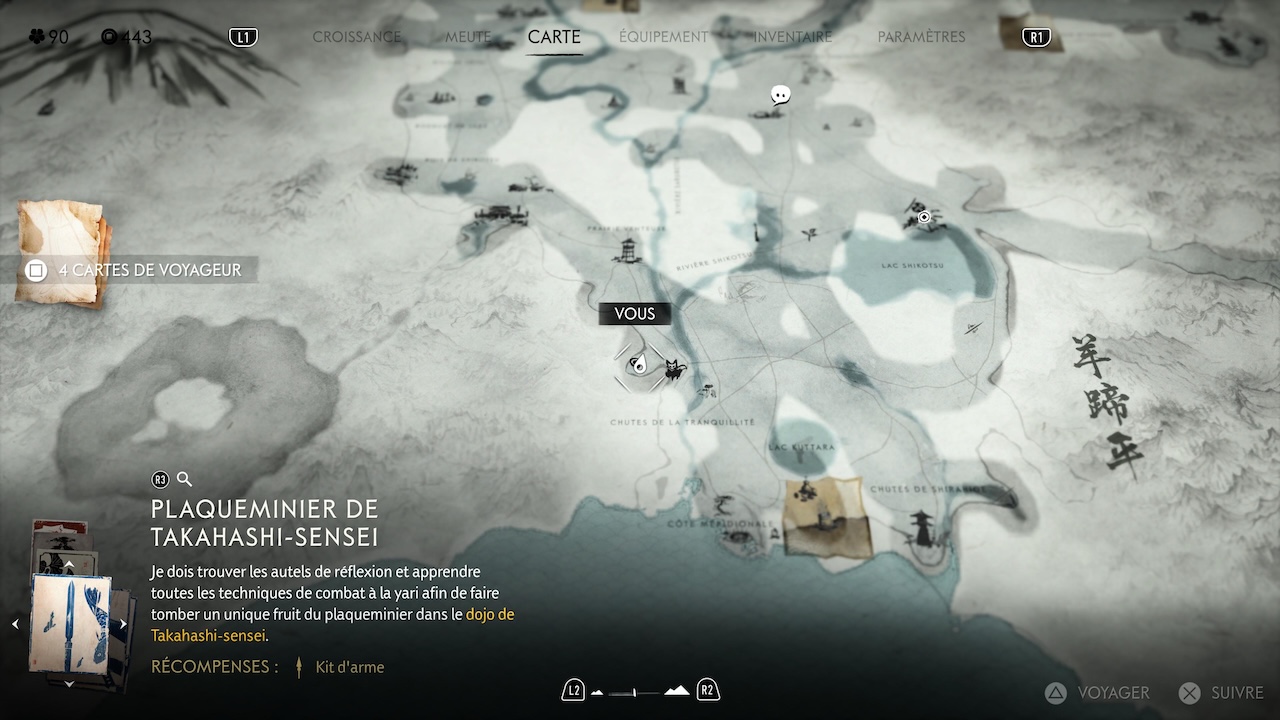Click the player position marker labeled Vous
The image size is (1280, 720).
(638, 365)
